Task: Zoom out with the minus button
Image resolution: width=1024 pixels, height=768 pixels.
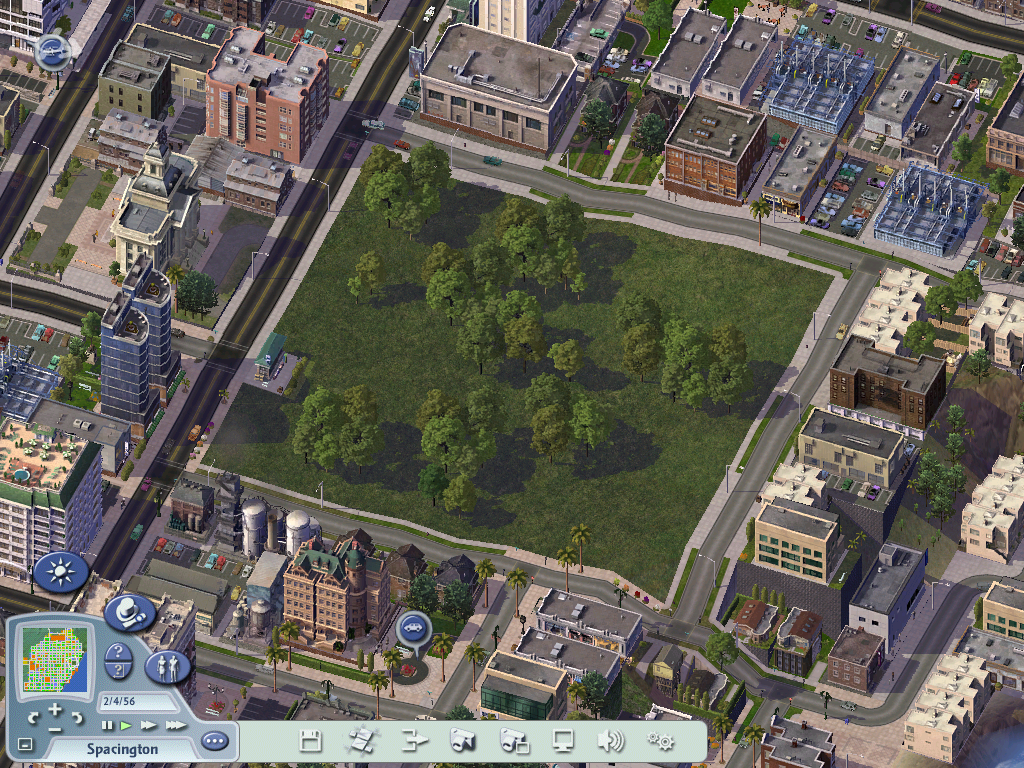Action: [56, 728]
